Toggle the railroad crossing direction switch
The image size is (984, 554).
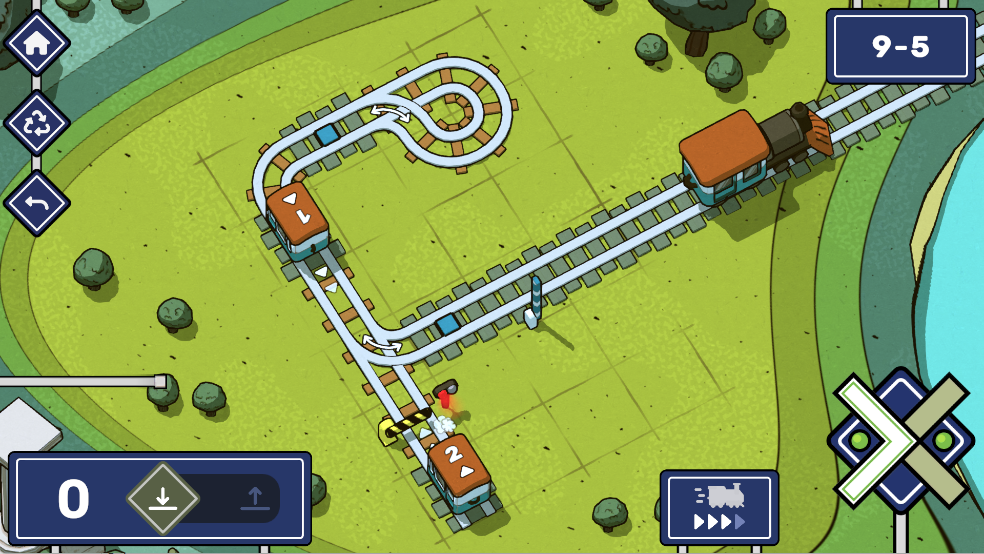pyautogui.click(x=900, y=440)
